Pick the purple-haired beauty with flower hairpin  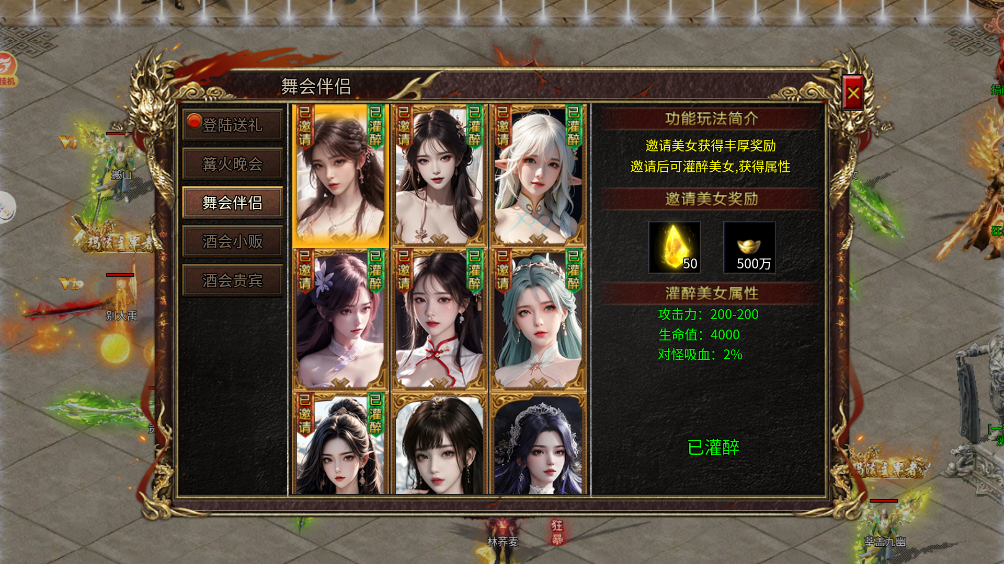[x=340, y=319]
